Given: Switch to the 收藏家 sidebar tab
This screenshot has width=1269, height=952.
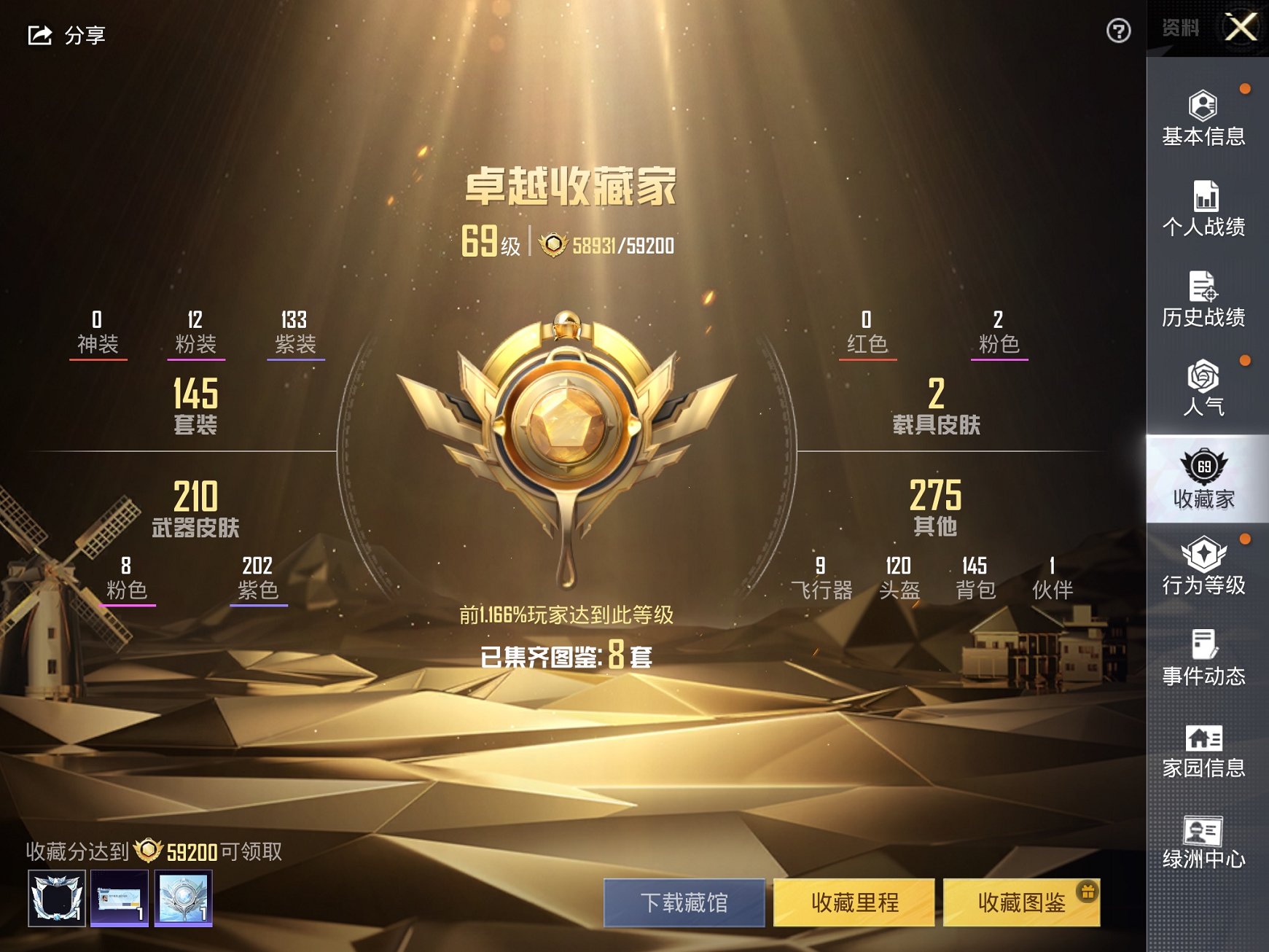Looking at the screenshot, I should click(x=1204, y=481).
